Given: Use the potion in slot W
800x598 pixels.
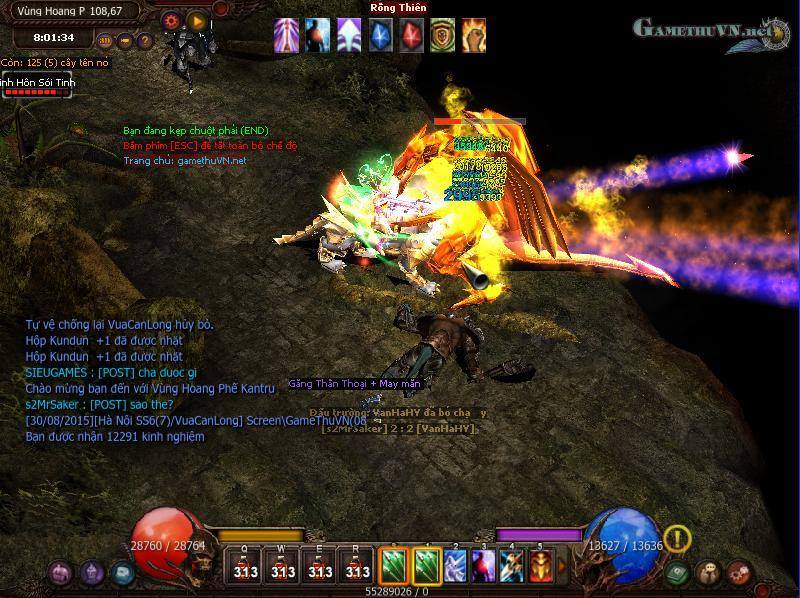Looking at the screenshot, I should 283,567.
